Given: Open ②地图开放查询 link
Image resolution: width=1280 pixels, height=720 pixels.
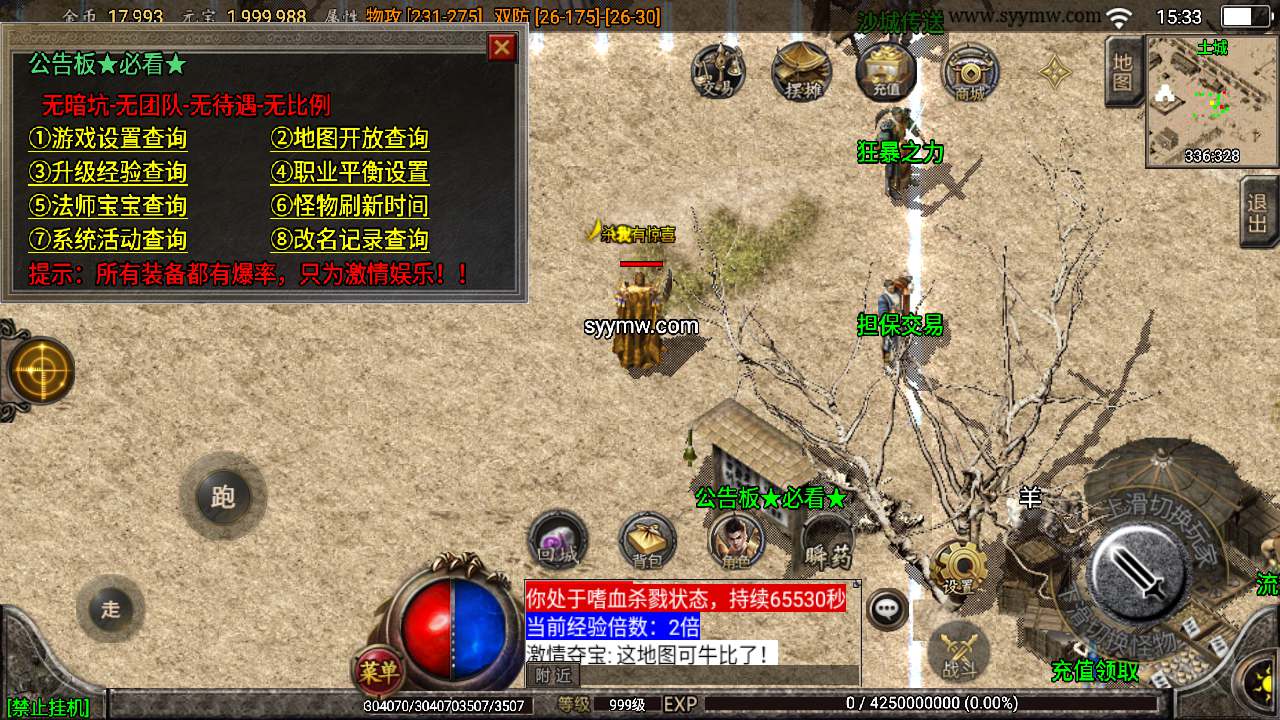Looking at the screenshot, I should tap(350, 139).
